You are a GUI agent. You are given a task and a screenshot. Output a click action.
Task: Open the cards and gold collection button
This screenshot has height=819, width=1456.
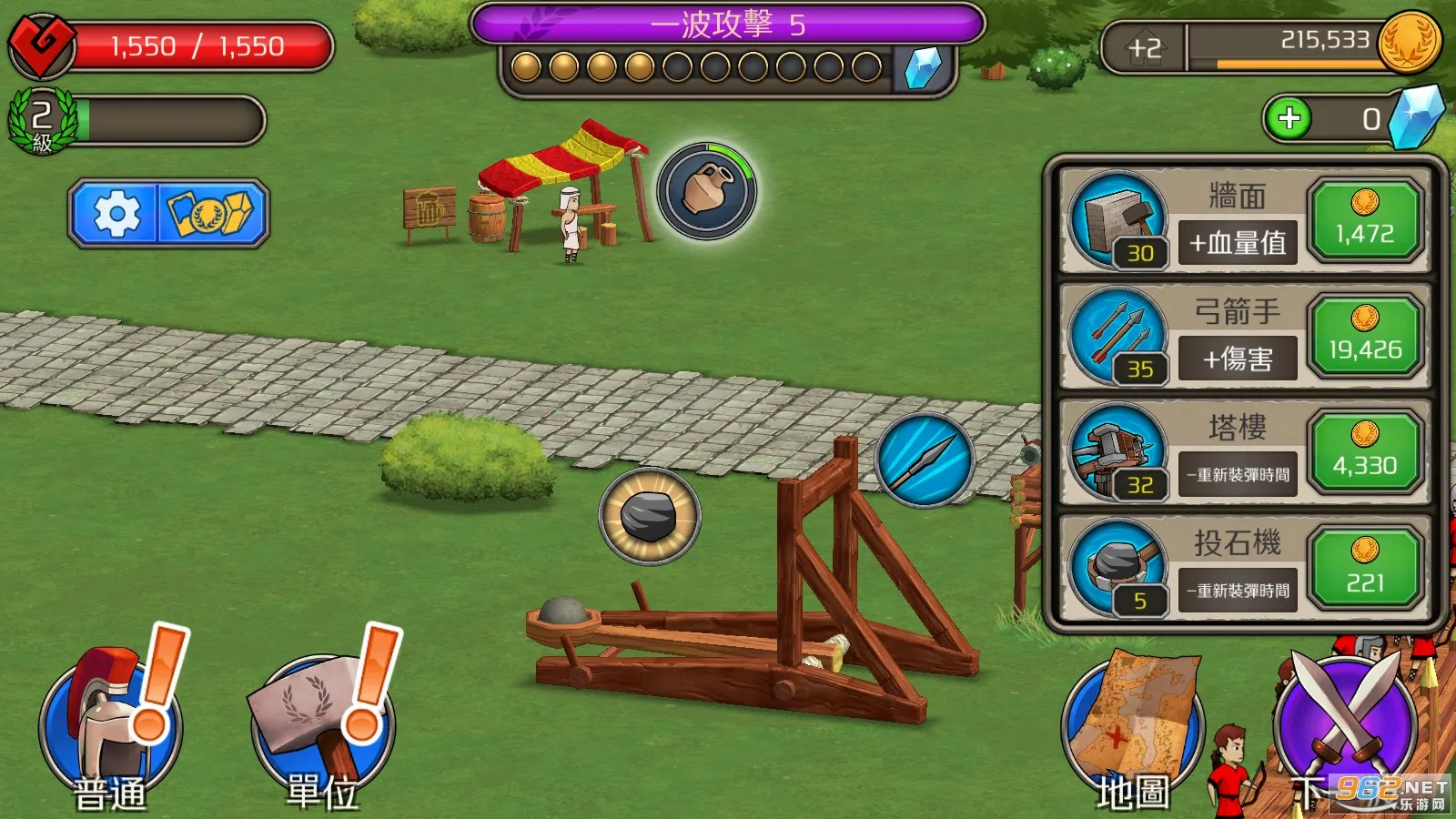tap(213, 214)
